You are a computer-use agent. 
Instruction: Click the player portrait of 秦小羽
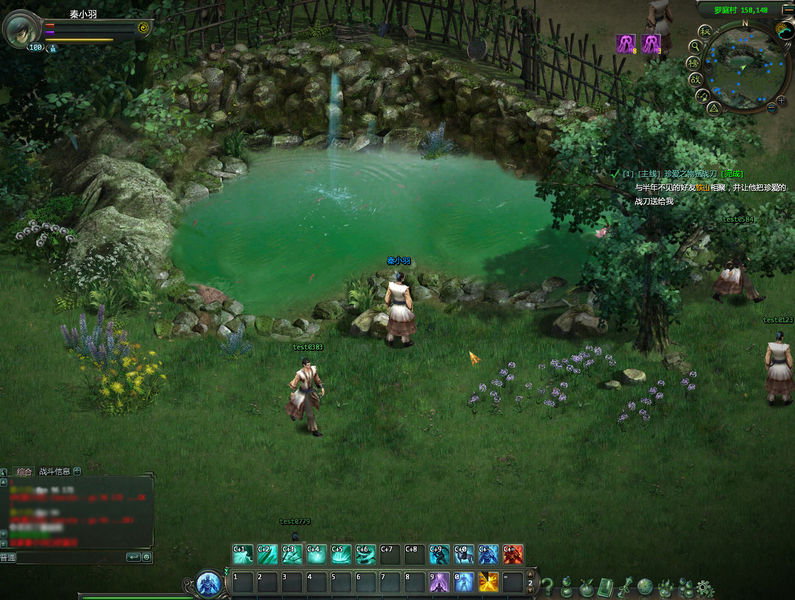[21, 29]
